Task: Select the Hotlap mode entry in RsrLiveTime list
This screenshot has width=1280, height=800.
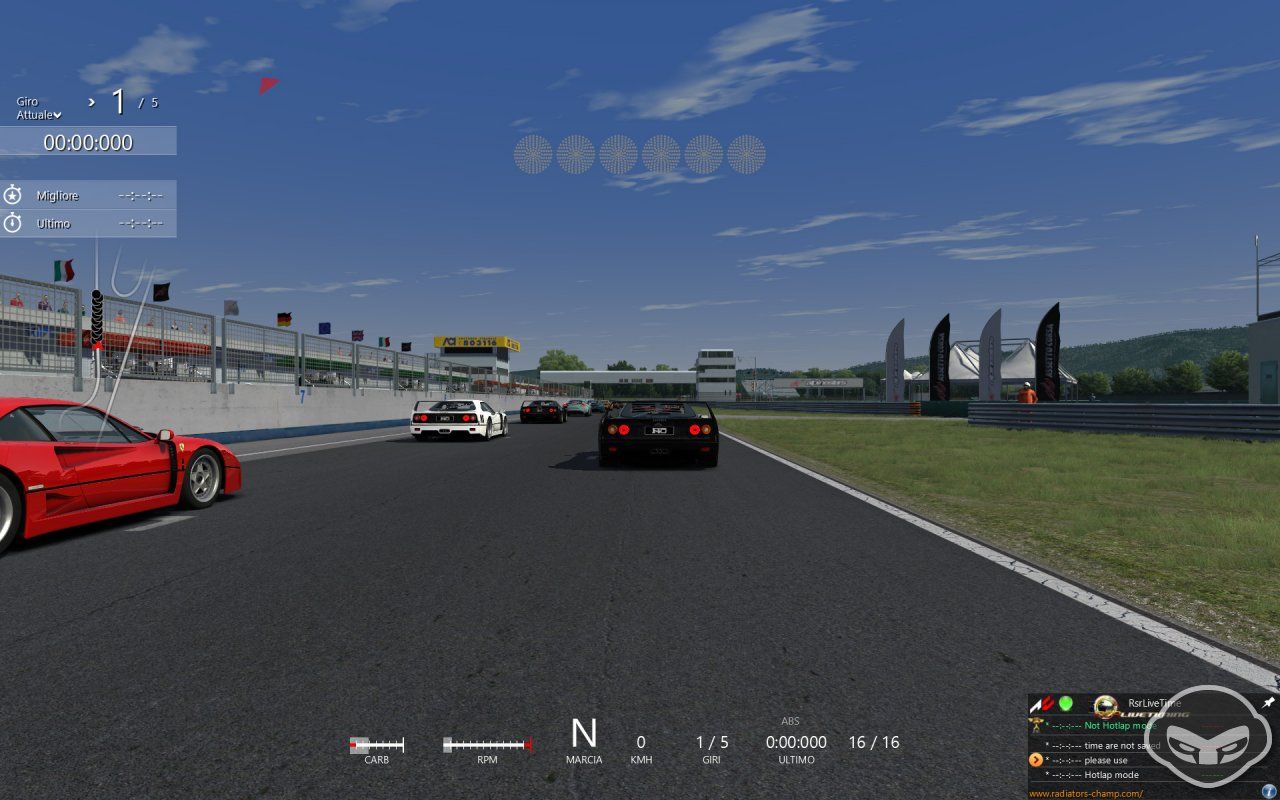Action: click(1112, 775)
